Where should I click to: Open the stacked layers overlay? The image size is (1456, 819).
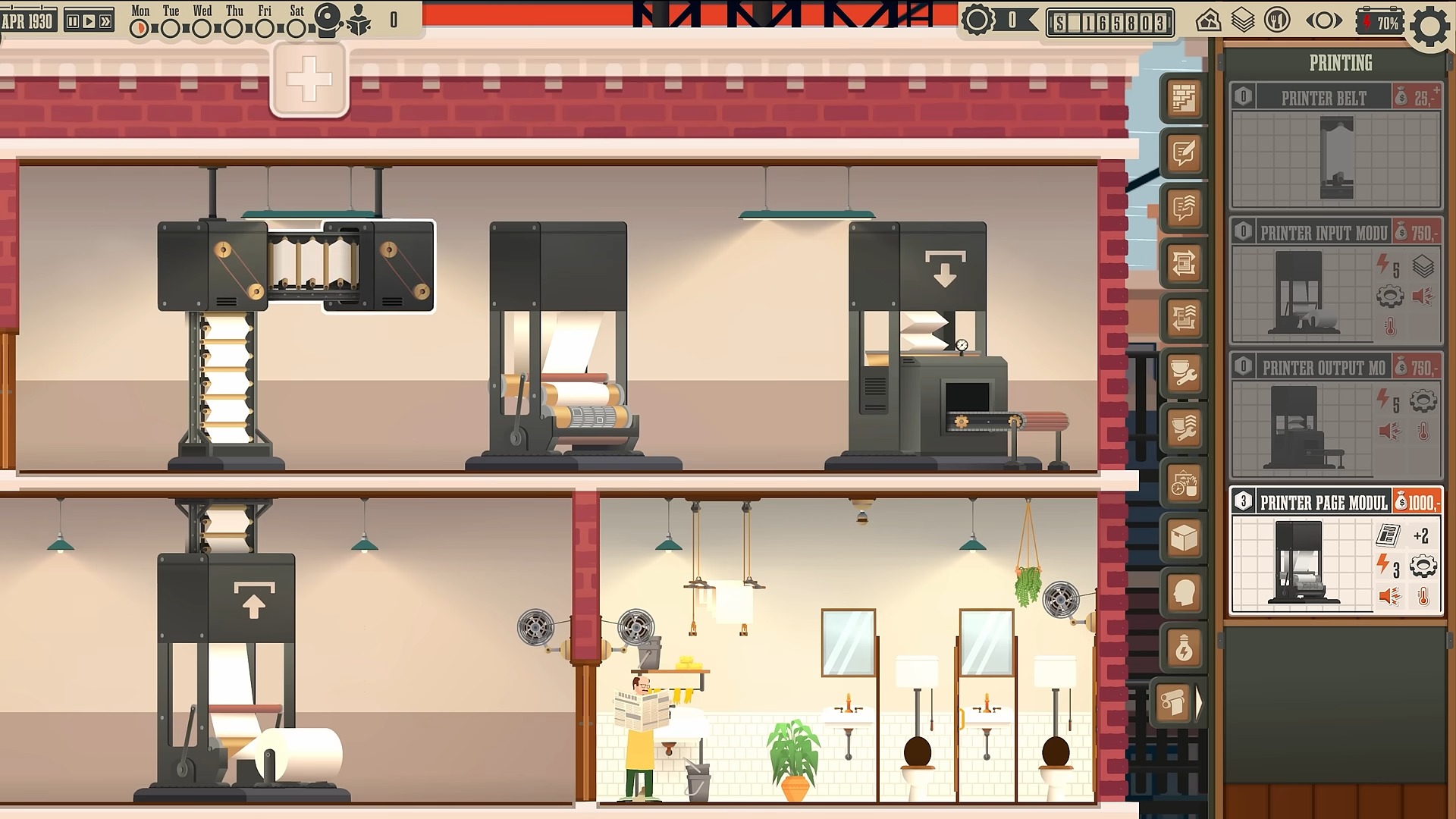[1243, 21]
